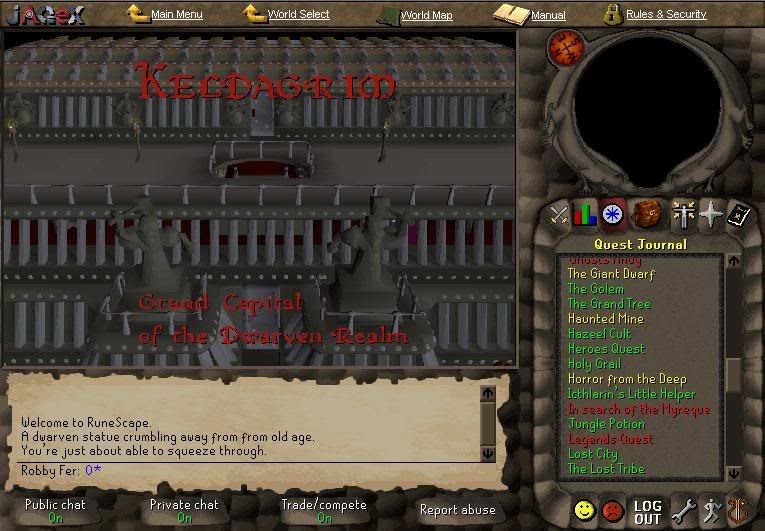Screen dimensions: 765x531
Task: Open the game Manual
Action: click(548, 16)
